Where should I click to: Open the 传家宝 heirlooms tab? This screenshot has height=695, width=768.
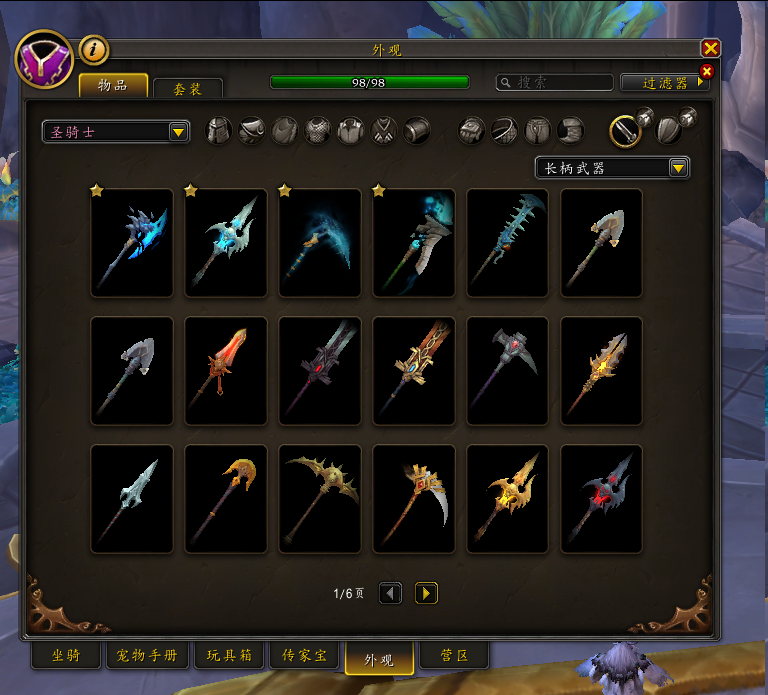pos(305,656)
